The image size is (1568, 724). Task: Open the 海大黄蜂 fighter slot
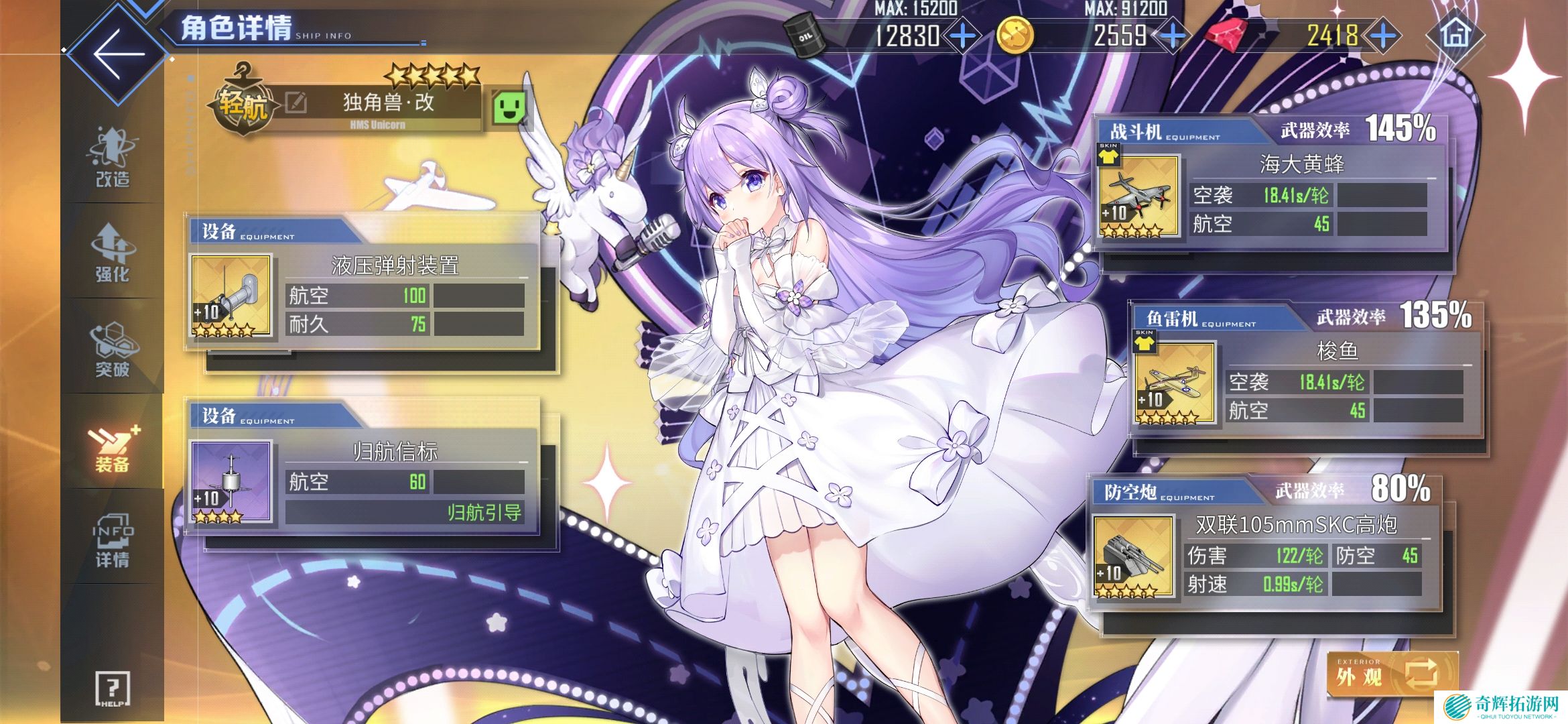1138,196
